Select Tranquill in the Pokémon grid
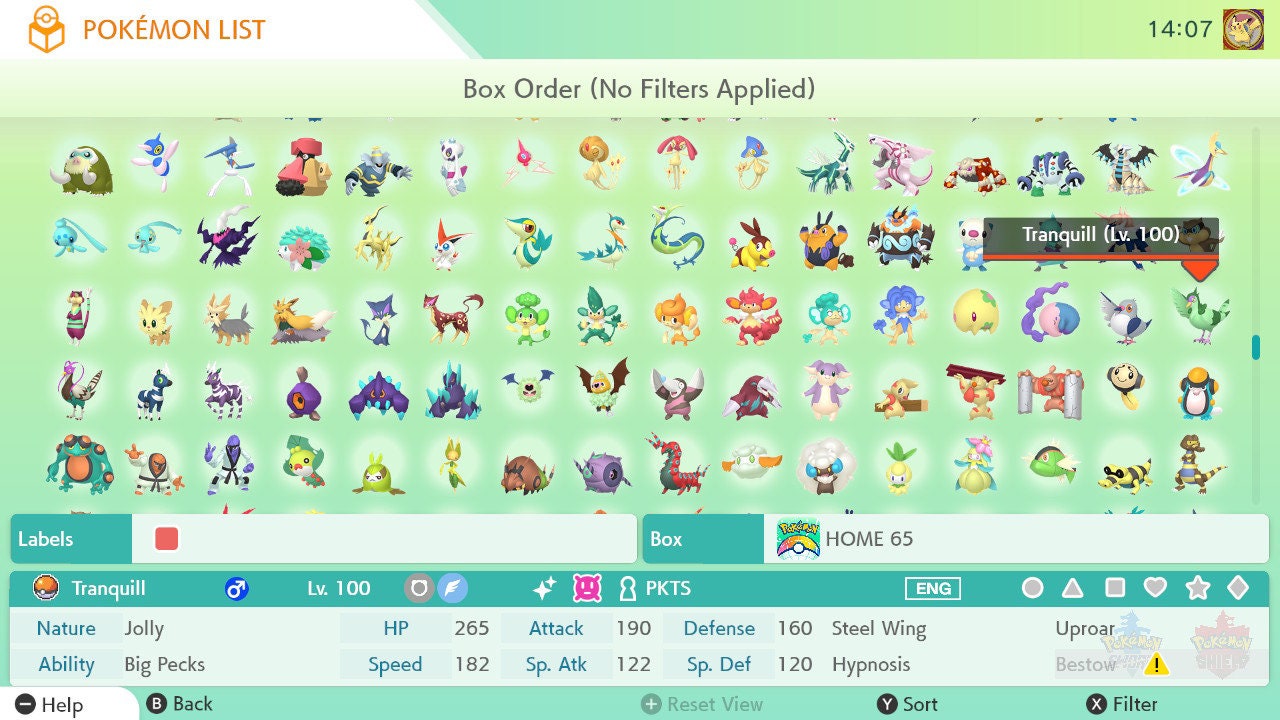 pyautogui.click(x=1199, y=313)
